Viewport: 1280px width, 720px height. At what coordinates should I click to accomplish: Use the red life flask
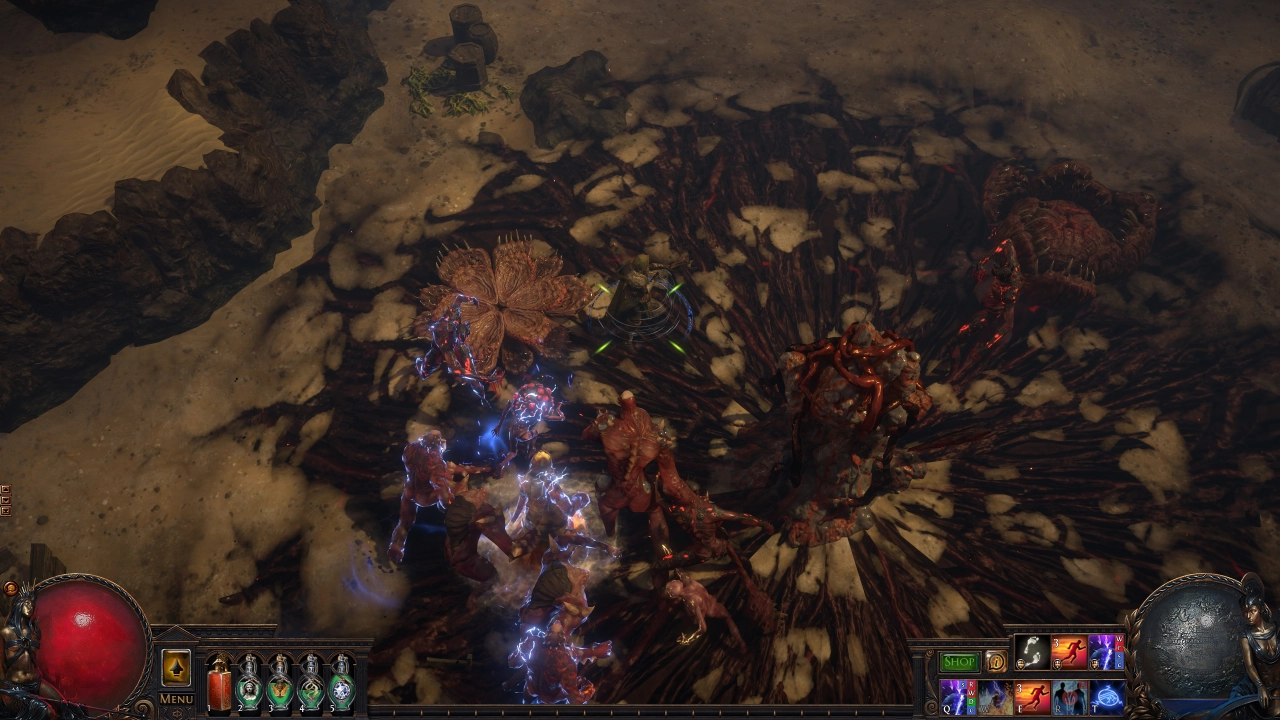click(219, 684)
